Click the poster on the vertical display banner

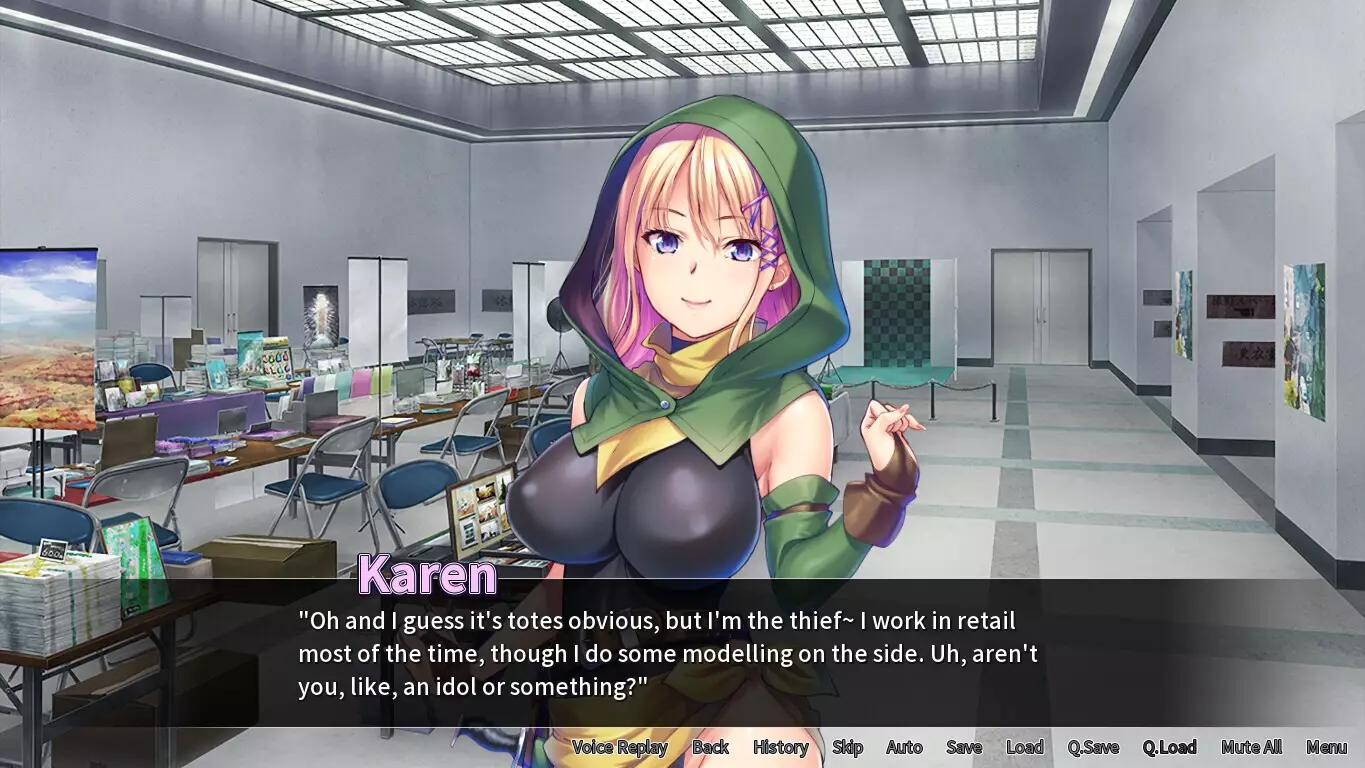pos(318,310)
